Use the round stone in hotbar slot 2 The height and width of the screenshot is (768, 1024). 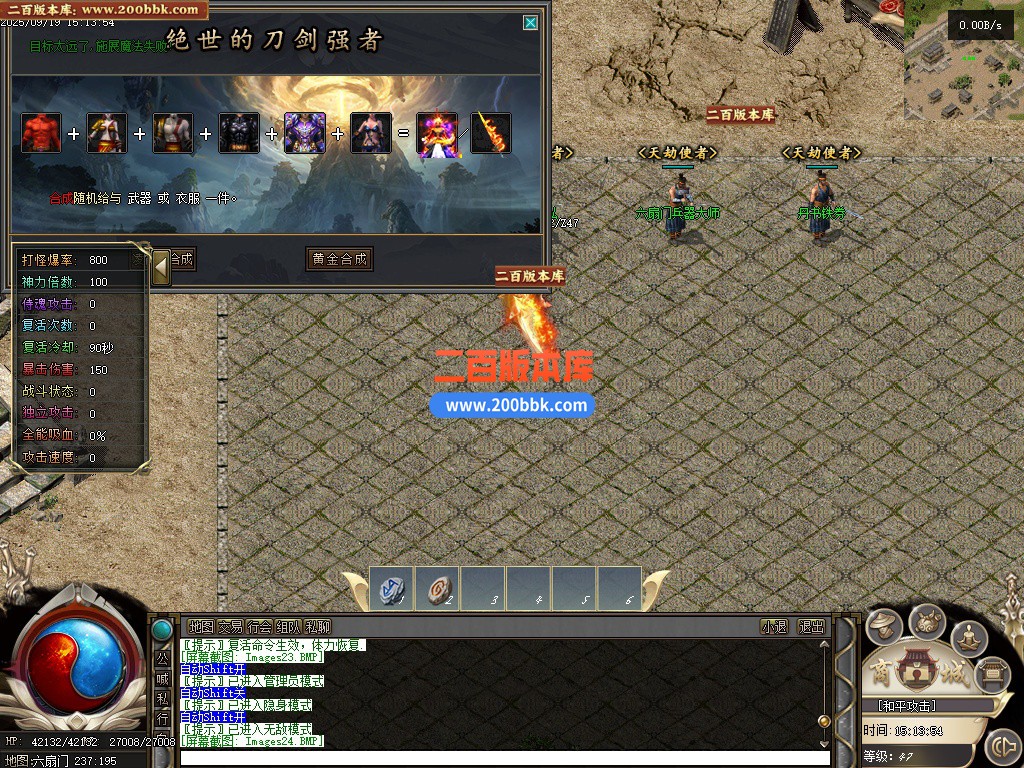436,588
